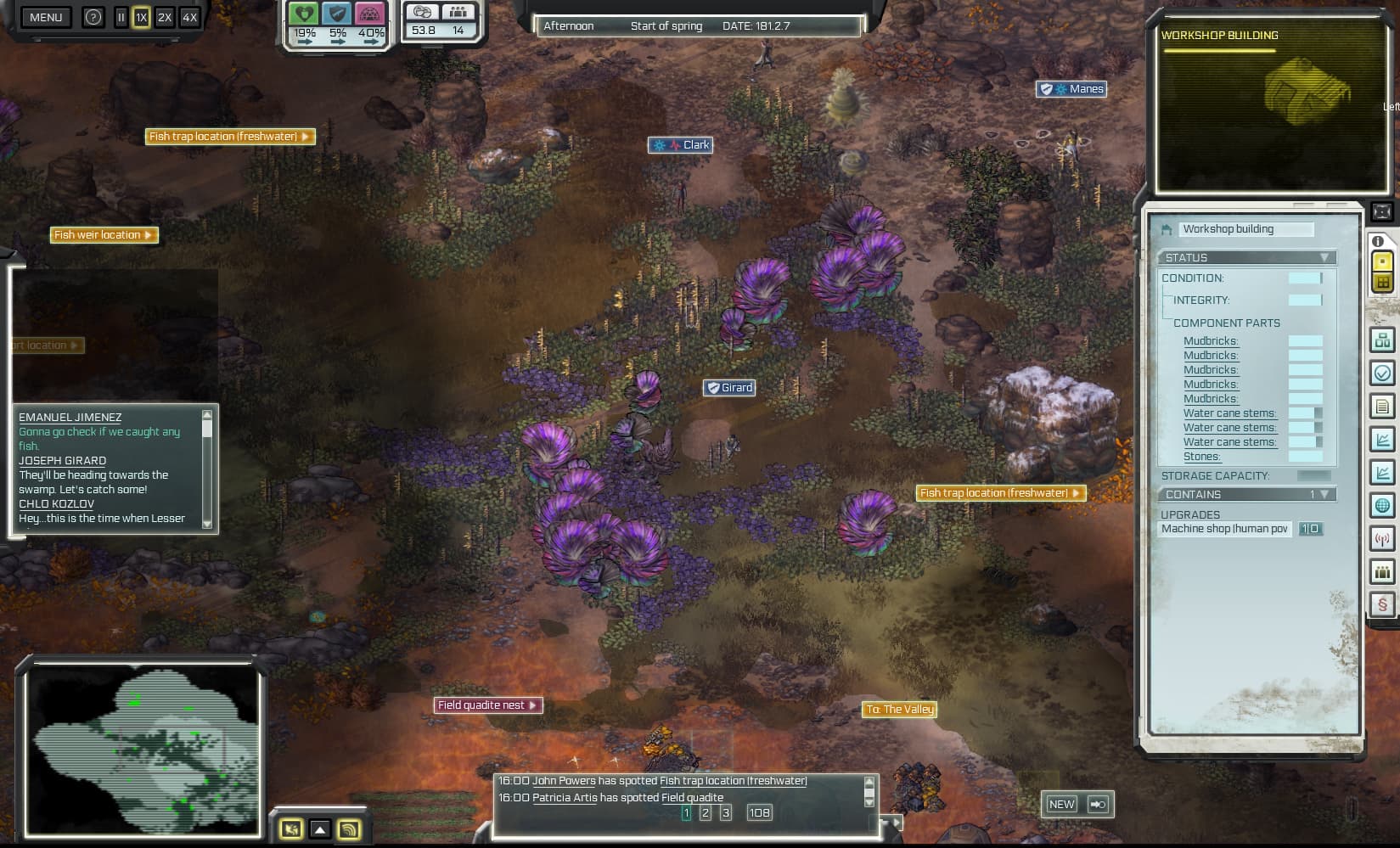Viewport: 1400px width, 848px height.
Task: Open the document log icon
Action: [1382, 406]
